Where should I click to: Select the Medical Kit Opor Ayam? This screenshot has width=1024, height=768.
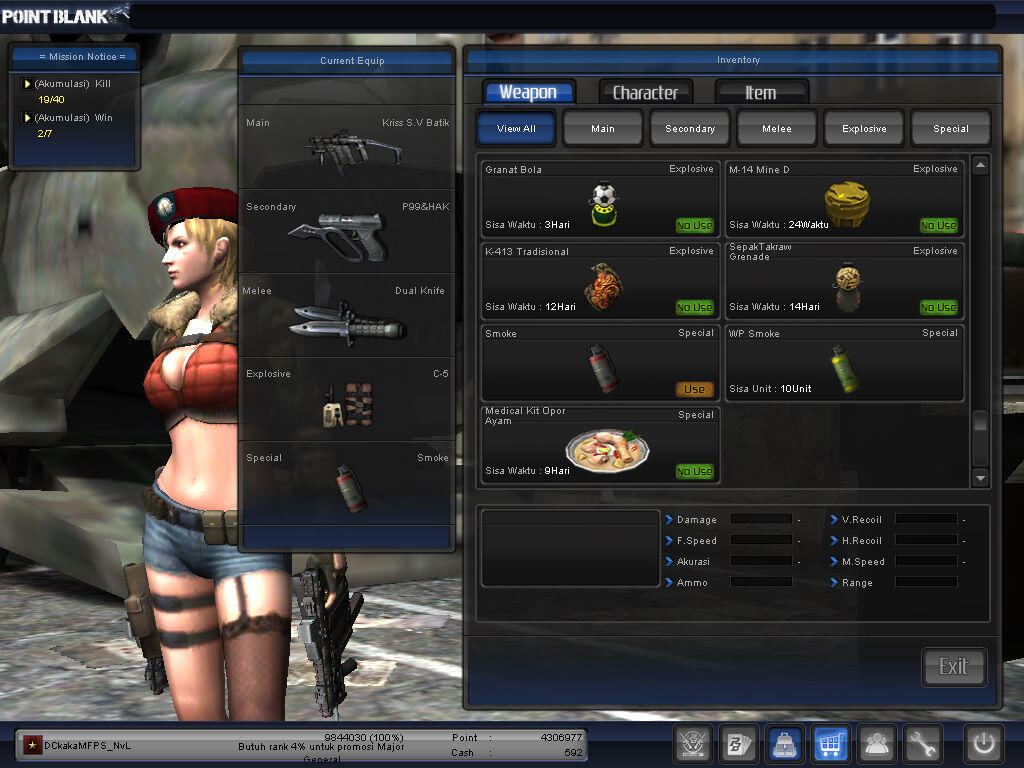tap(600, 446)
